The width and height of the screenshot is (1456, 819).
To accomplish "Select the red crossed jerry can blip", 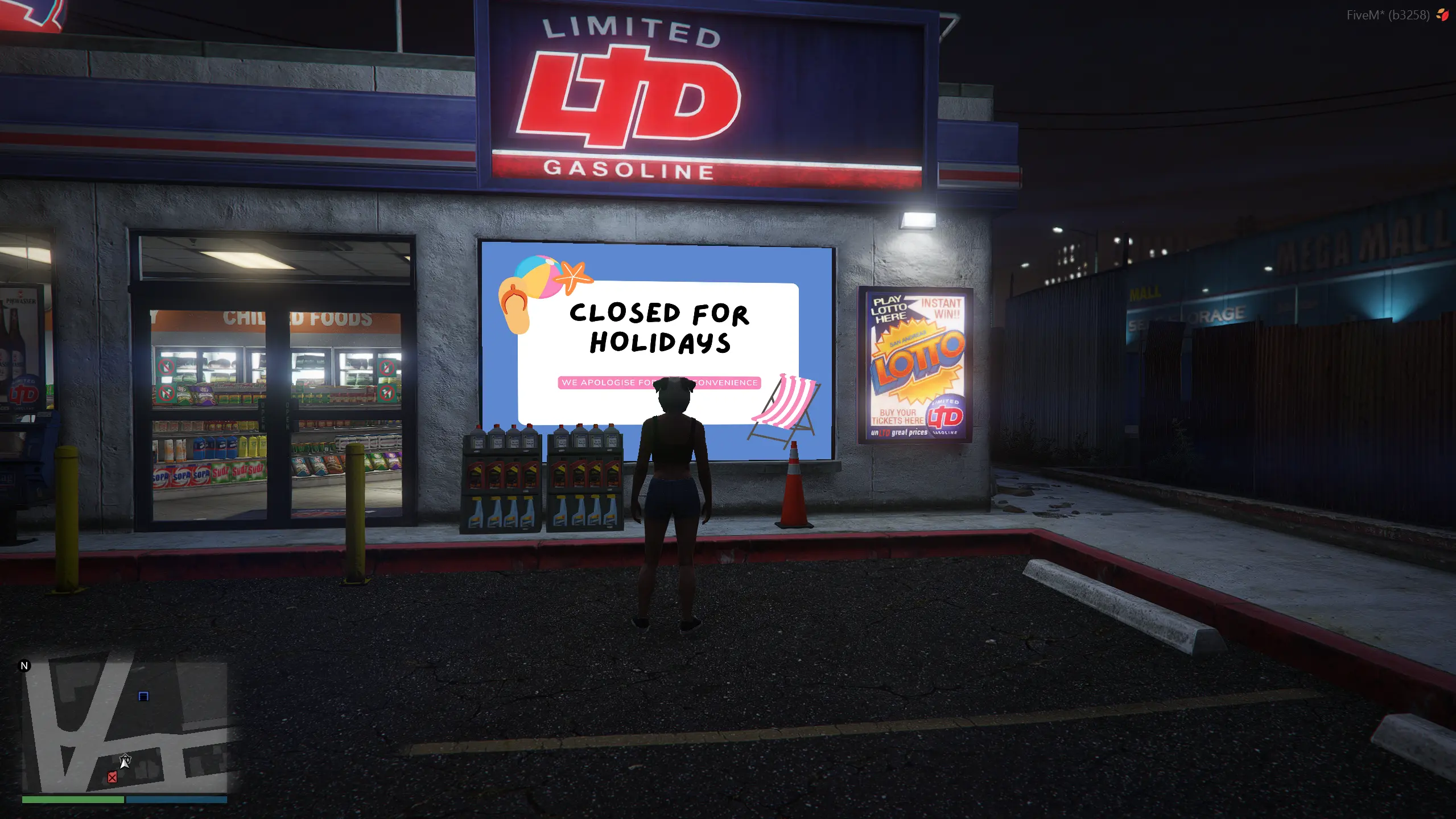I will pos(112,777).
